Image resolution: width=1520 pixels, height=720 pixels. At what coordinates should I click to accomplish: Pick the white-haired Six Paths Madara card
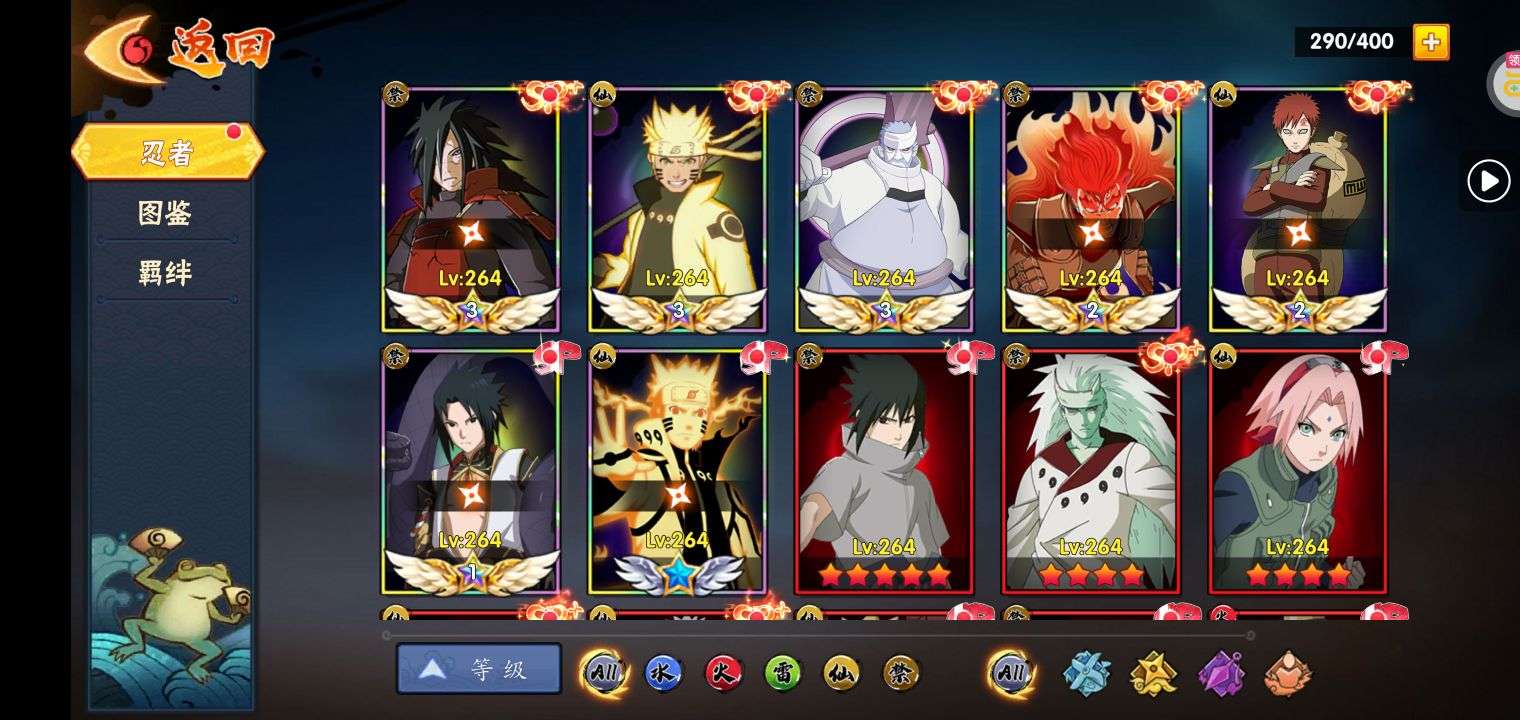tap(1091, 470)
